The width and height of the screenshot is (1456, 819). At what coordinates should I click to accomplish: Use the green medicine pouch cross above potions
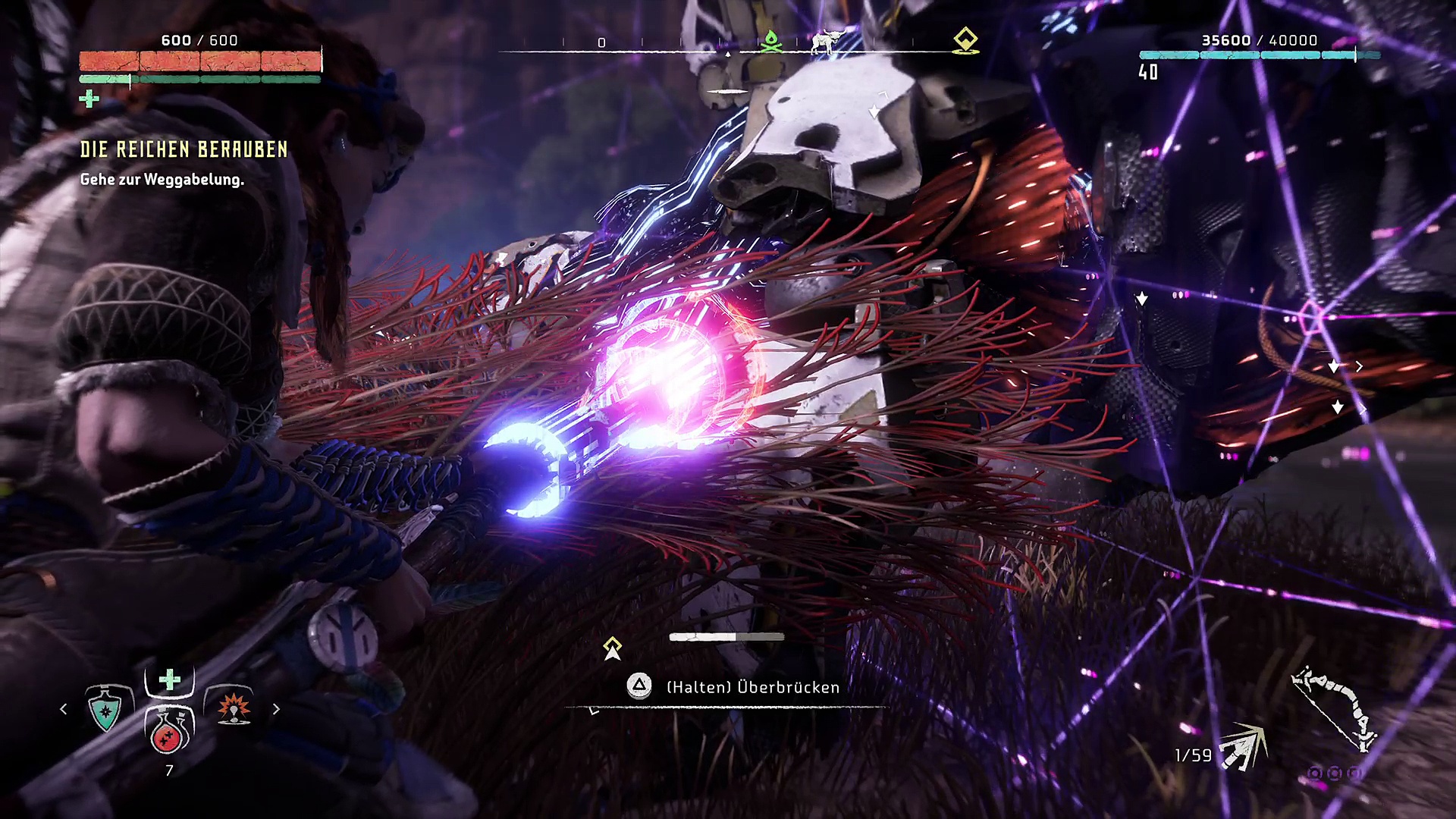point(170,679)
